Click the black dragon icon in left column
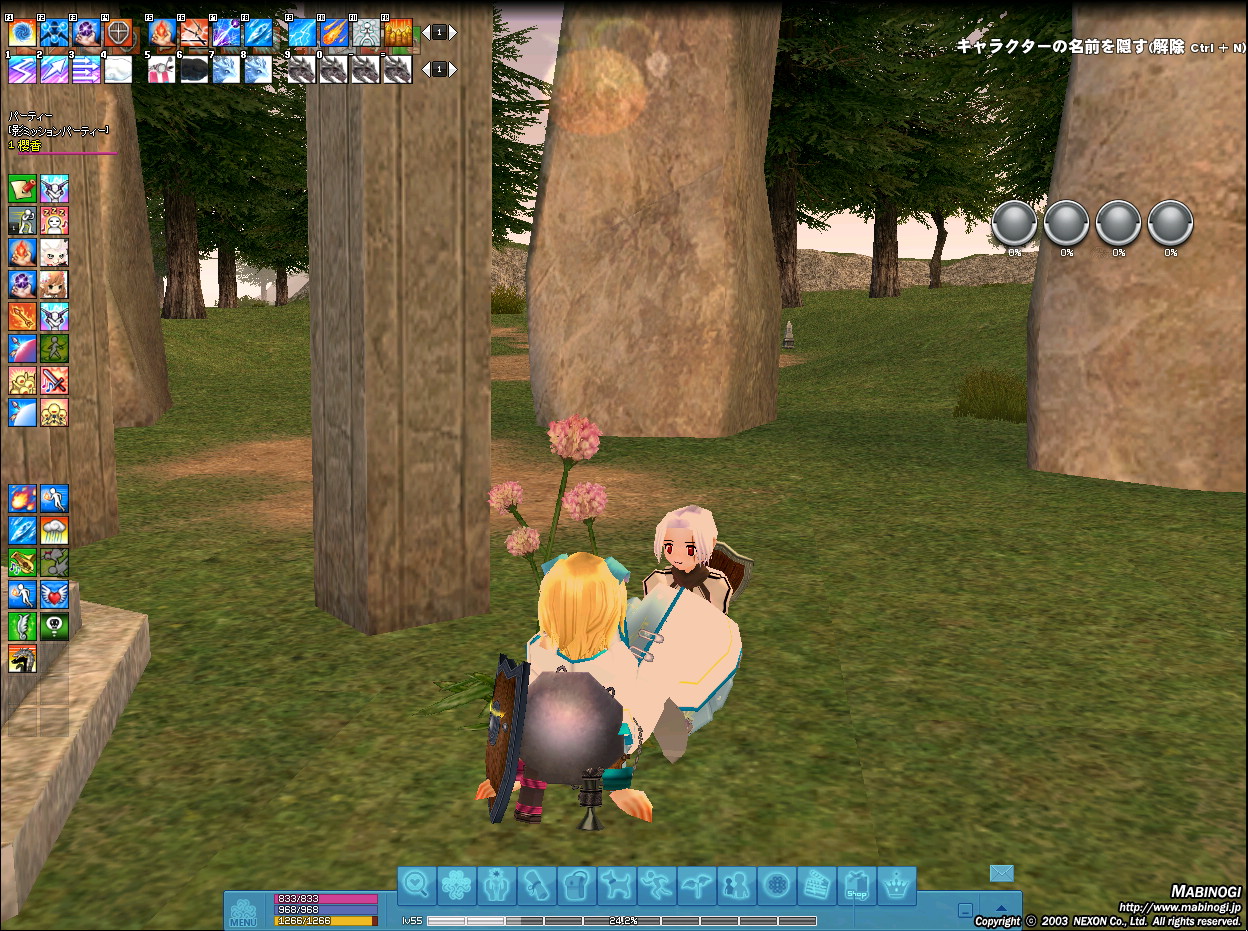This screenshot has height=931, width=1248. pos(22,658)
